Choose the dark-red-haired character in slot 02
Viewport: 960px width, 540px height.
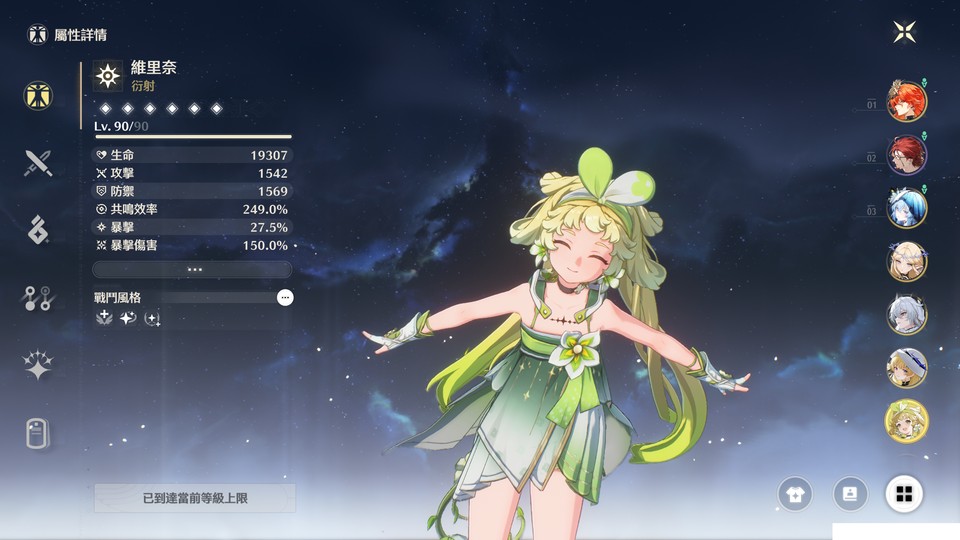[906, 155]
